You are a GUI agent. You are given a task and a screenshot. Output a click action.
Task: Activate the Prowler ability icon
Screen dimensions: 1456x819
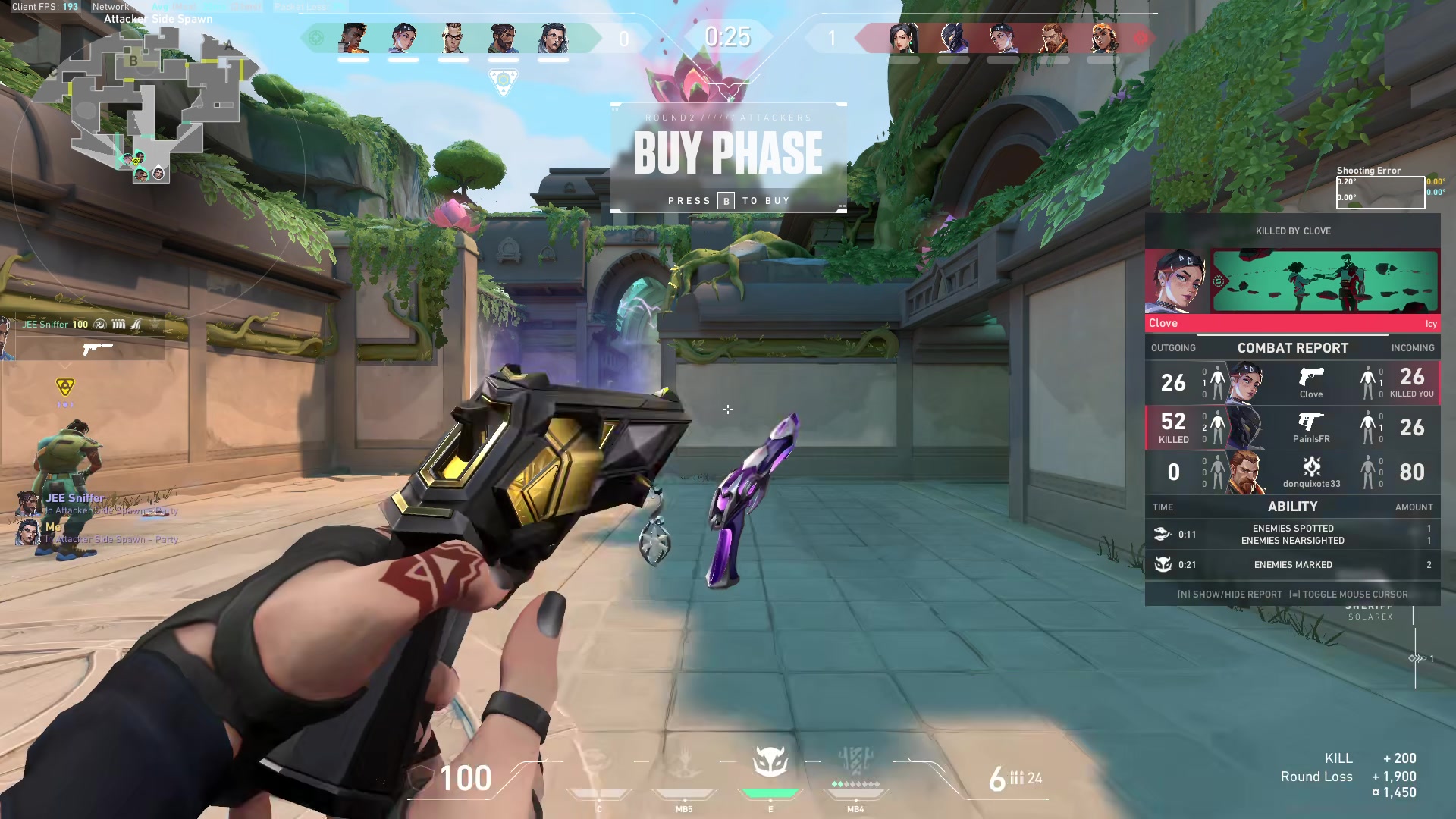pos(598,762)
